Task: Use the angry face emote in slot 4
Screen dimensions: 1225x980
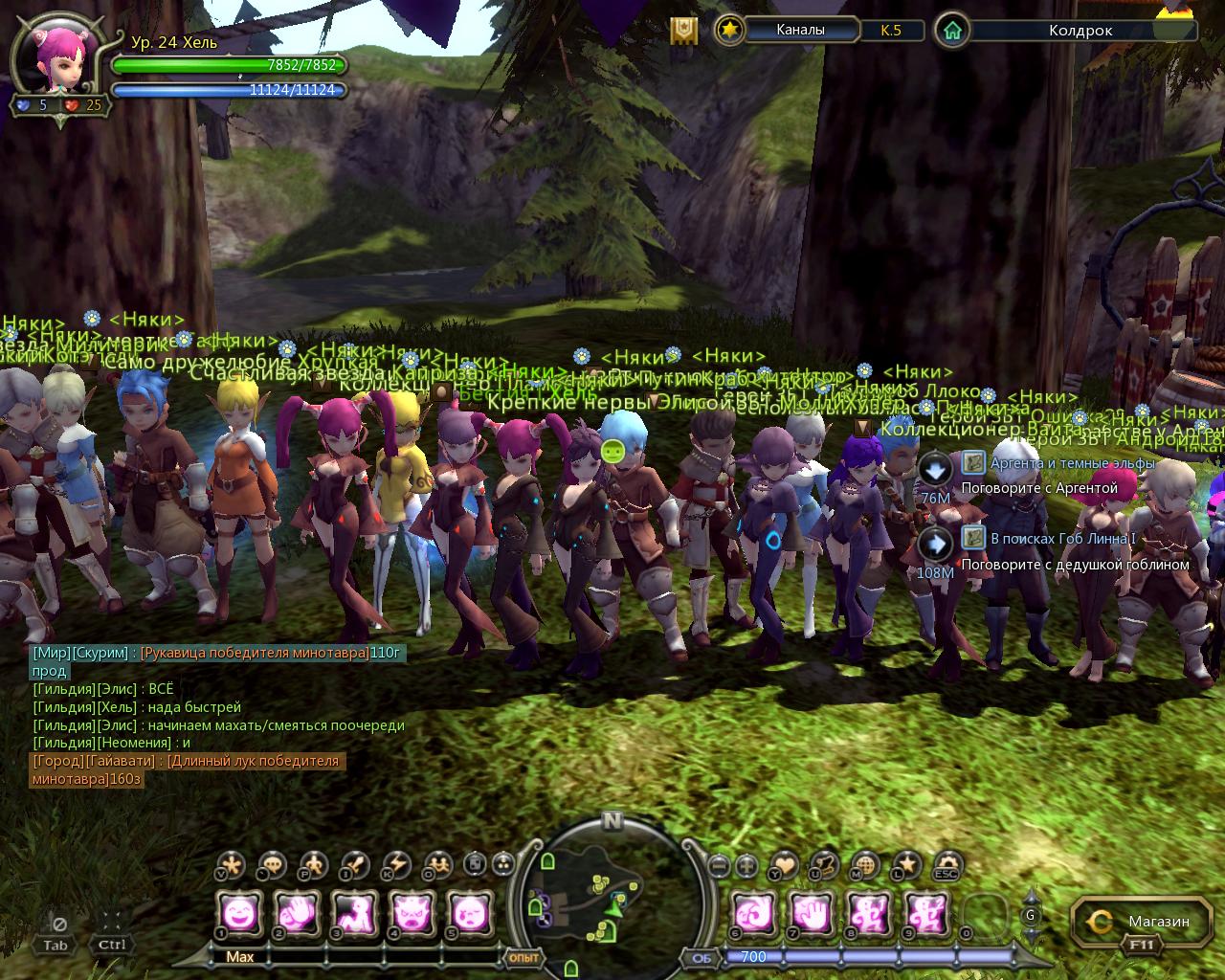Action: tap(412, 912)
